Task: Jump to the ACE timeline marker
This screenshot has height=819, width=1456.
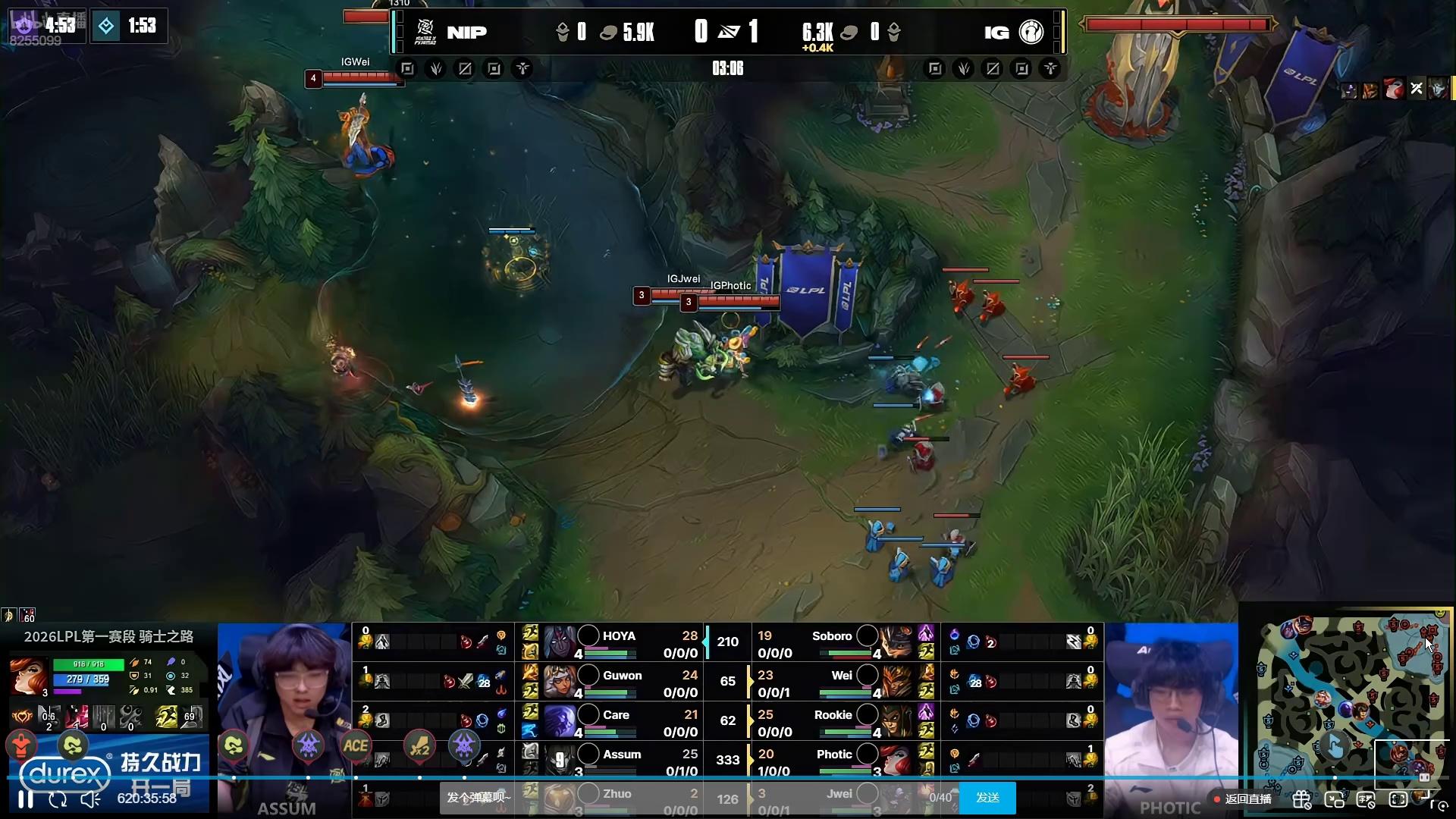Action: pos(356,746)
